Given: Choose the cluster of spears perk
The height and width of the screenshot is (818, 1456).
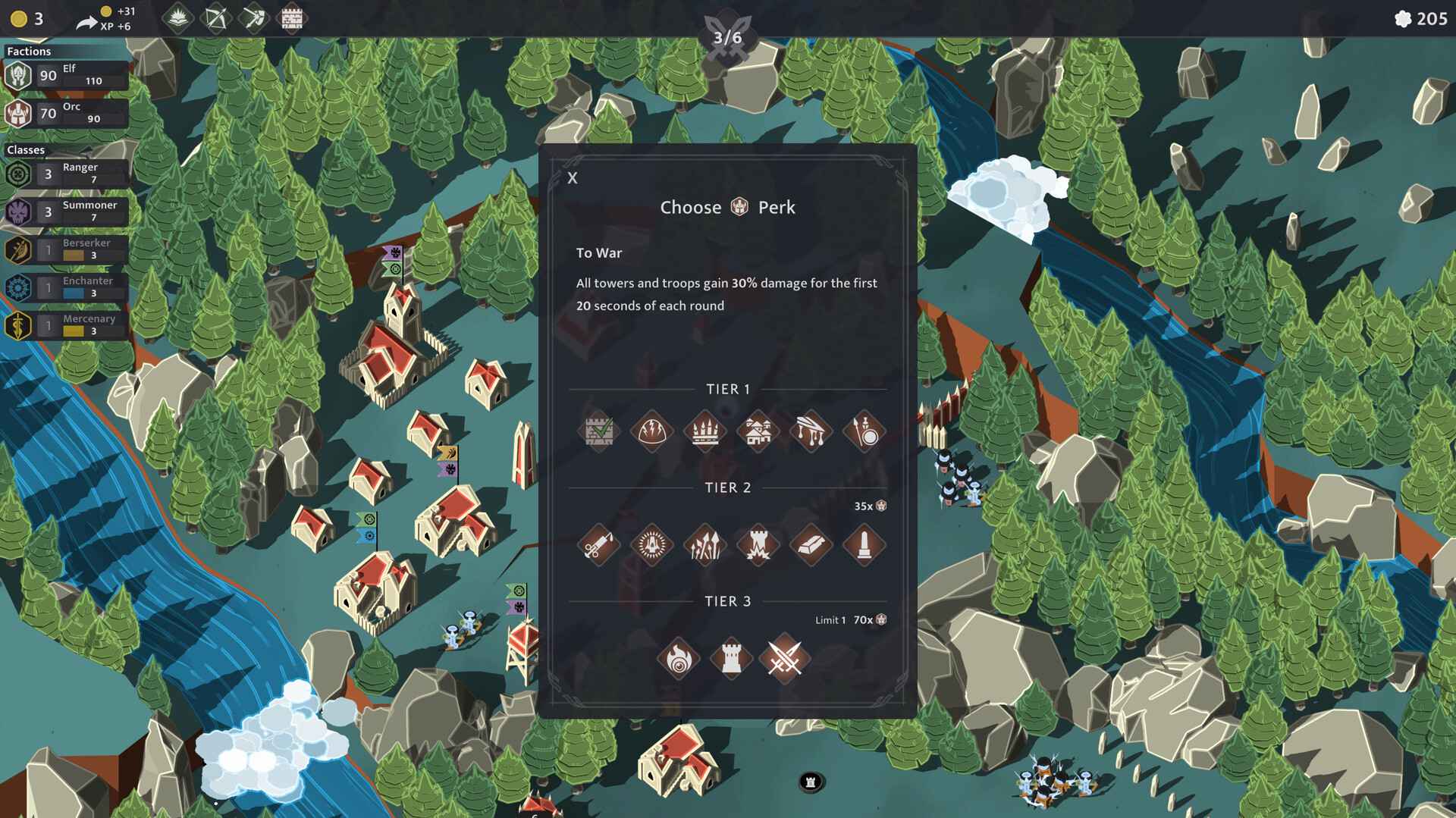Looking at the screenshot, I should 704,545.
